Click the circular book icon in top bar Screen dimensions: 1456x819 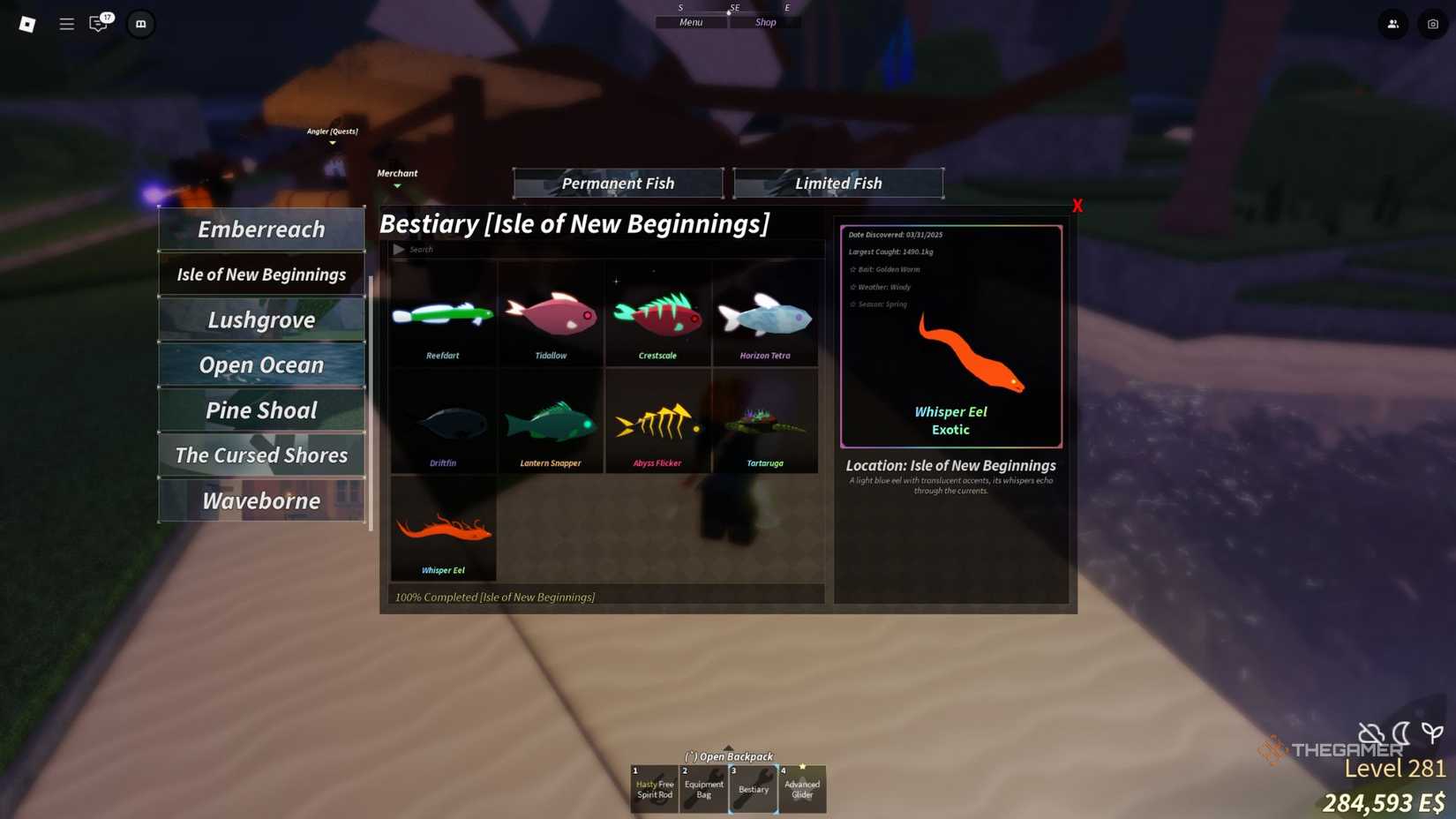click(x=140, y=24)
